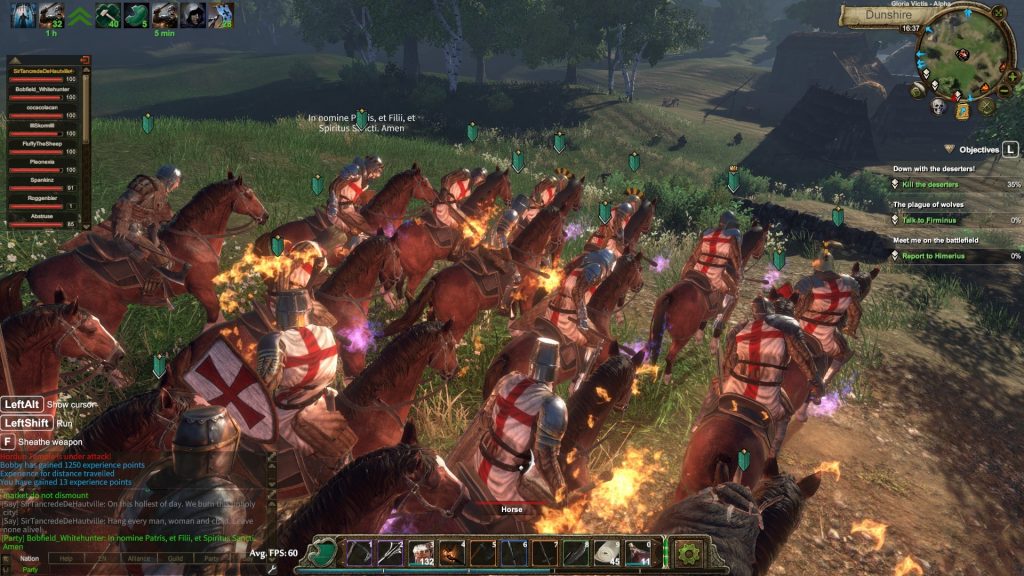Click the hooded figure buff icon
Viewport: 1024px width, 576px height.
pos(192,13)
